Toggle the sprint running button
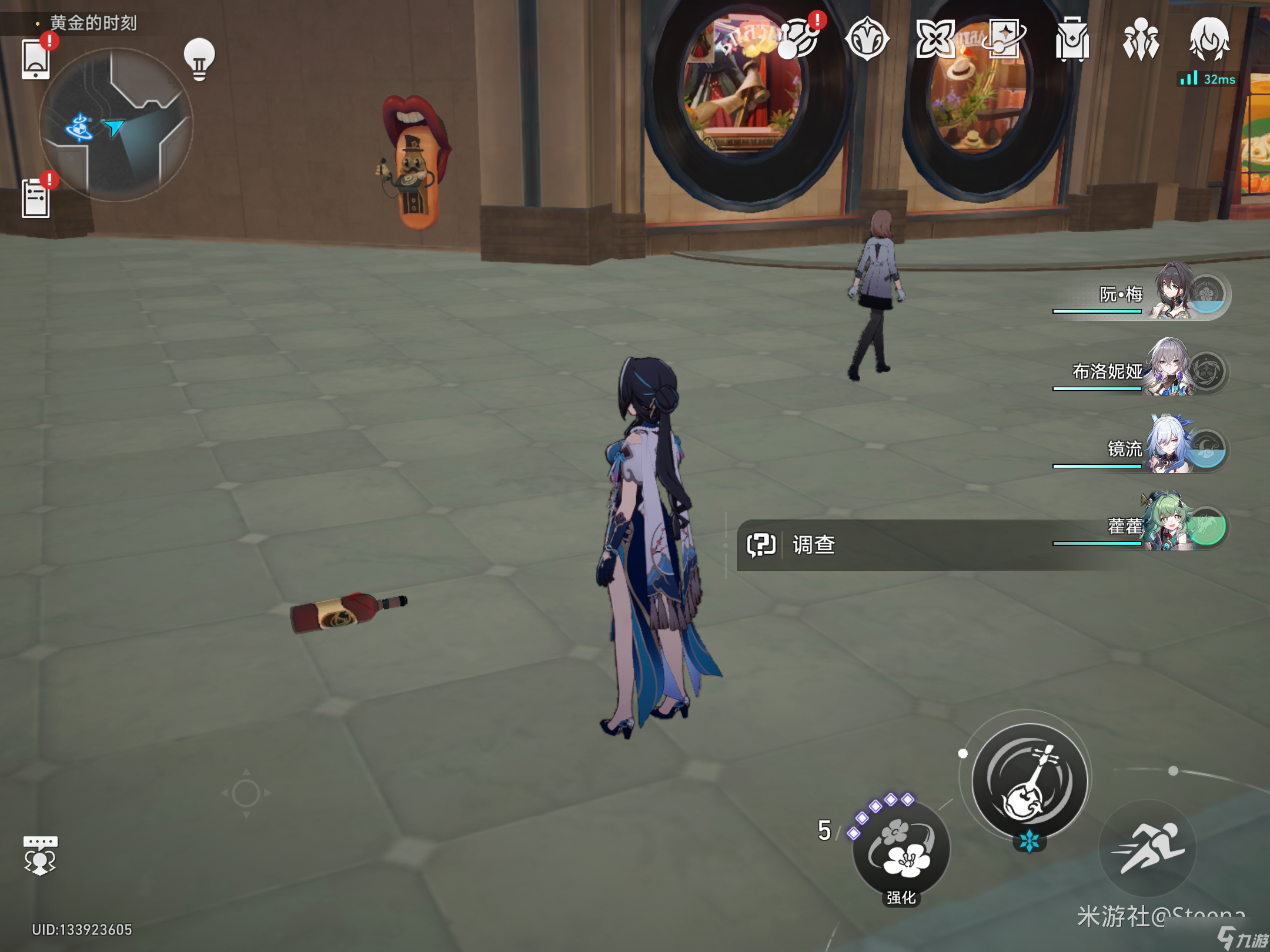This screenshot has width=1270, height=952. (x=1148, y=847)
